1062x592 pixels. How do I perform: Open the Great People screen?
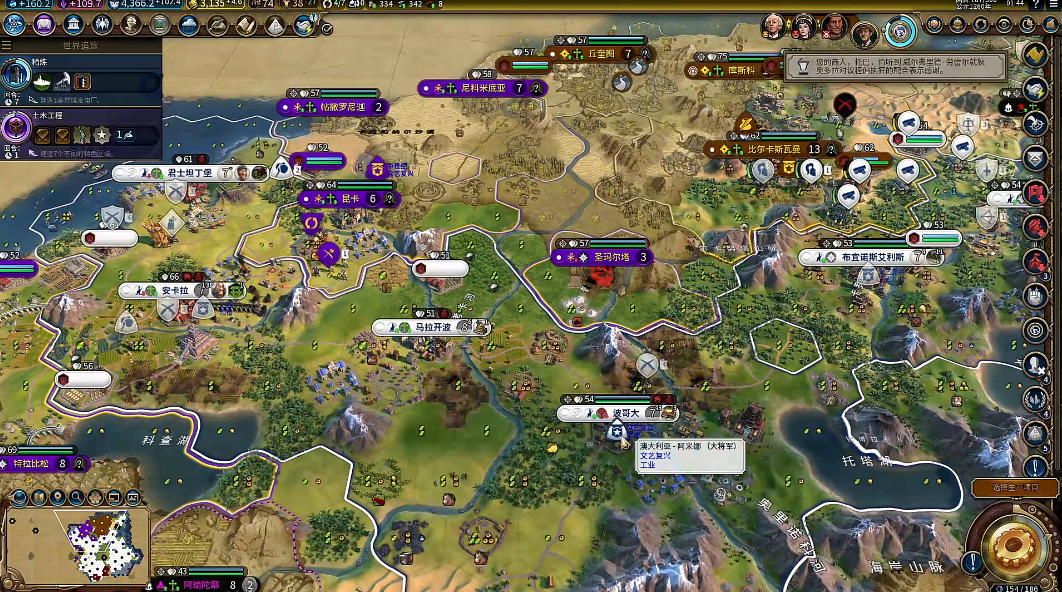point(132,25)
